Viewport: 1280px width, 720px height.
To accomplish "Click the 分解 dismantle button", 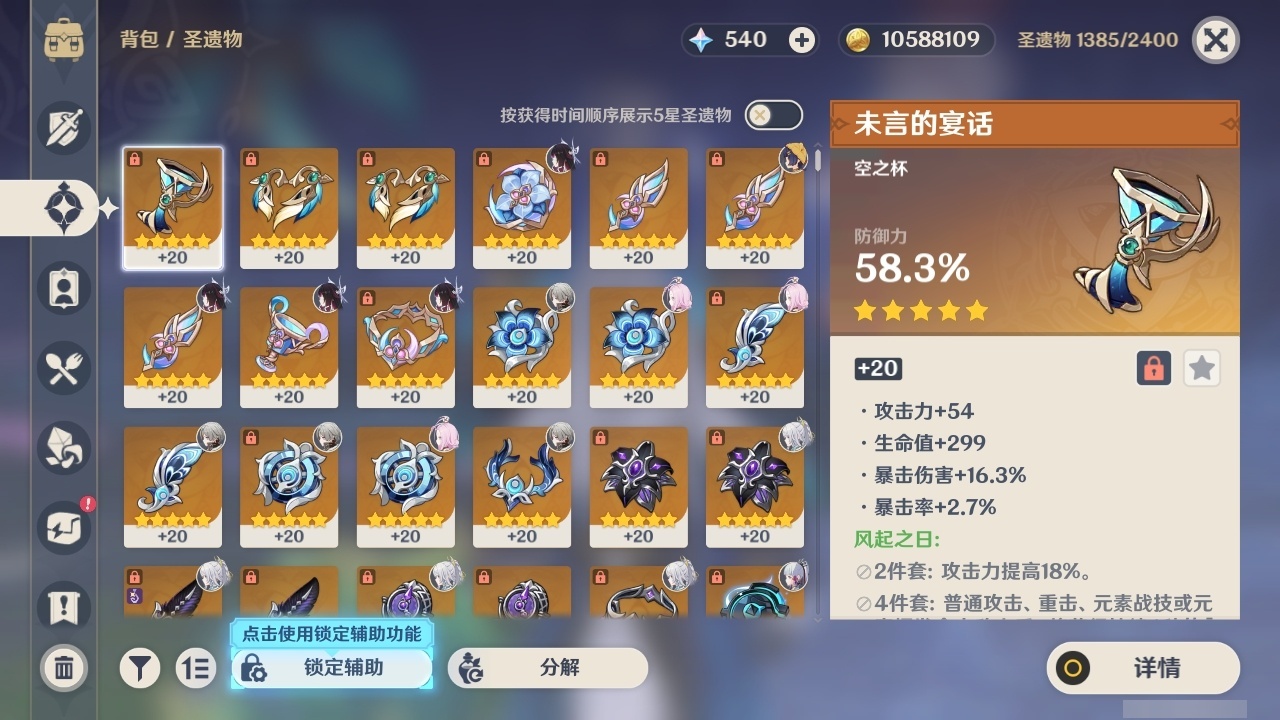I will (546, 668).
